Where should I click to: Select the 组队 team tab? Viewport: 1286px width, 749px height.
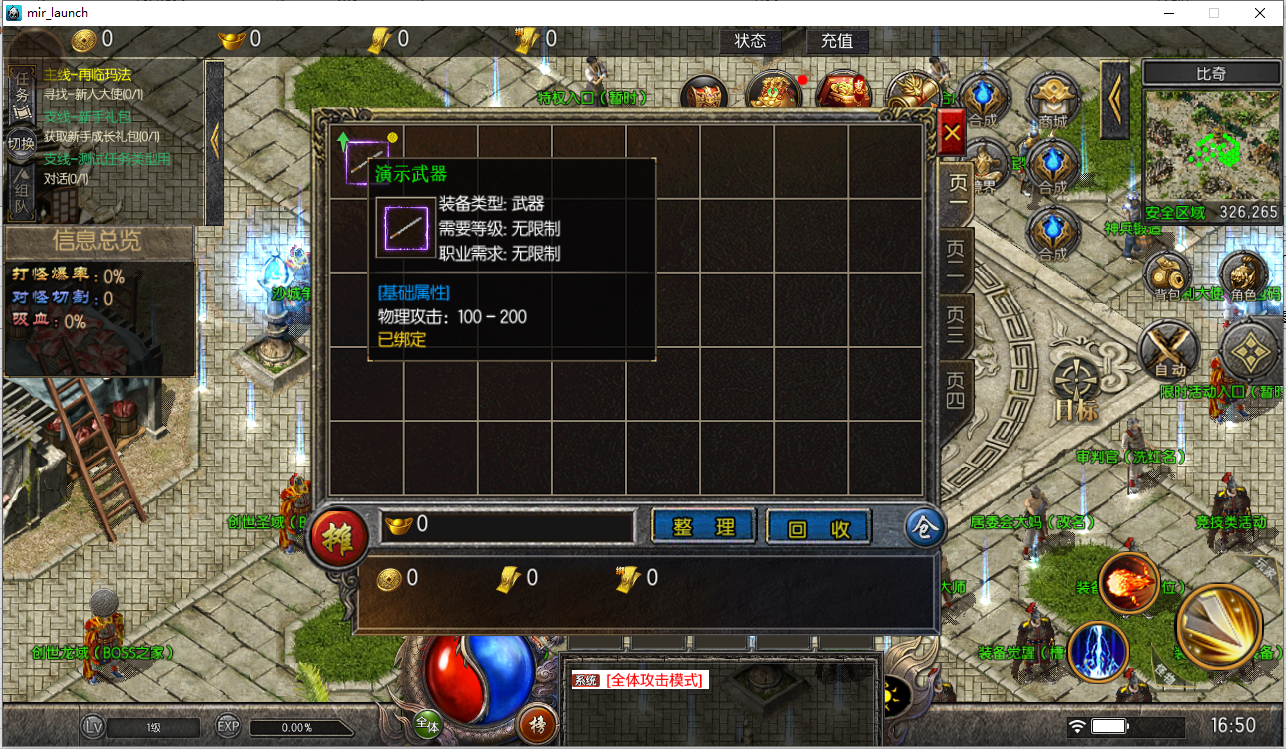(x=21, y=195)
